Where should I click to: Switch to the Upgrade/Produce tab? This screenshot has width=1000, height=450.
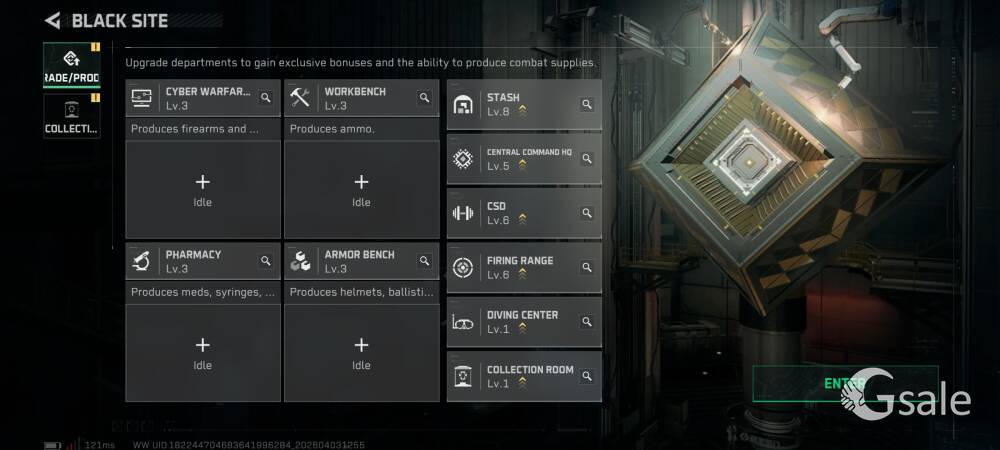[x=71, y=66]
